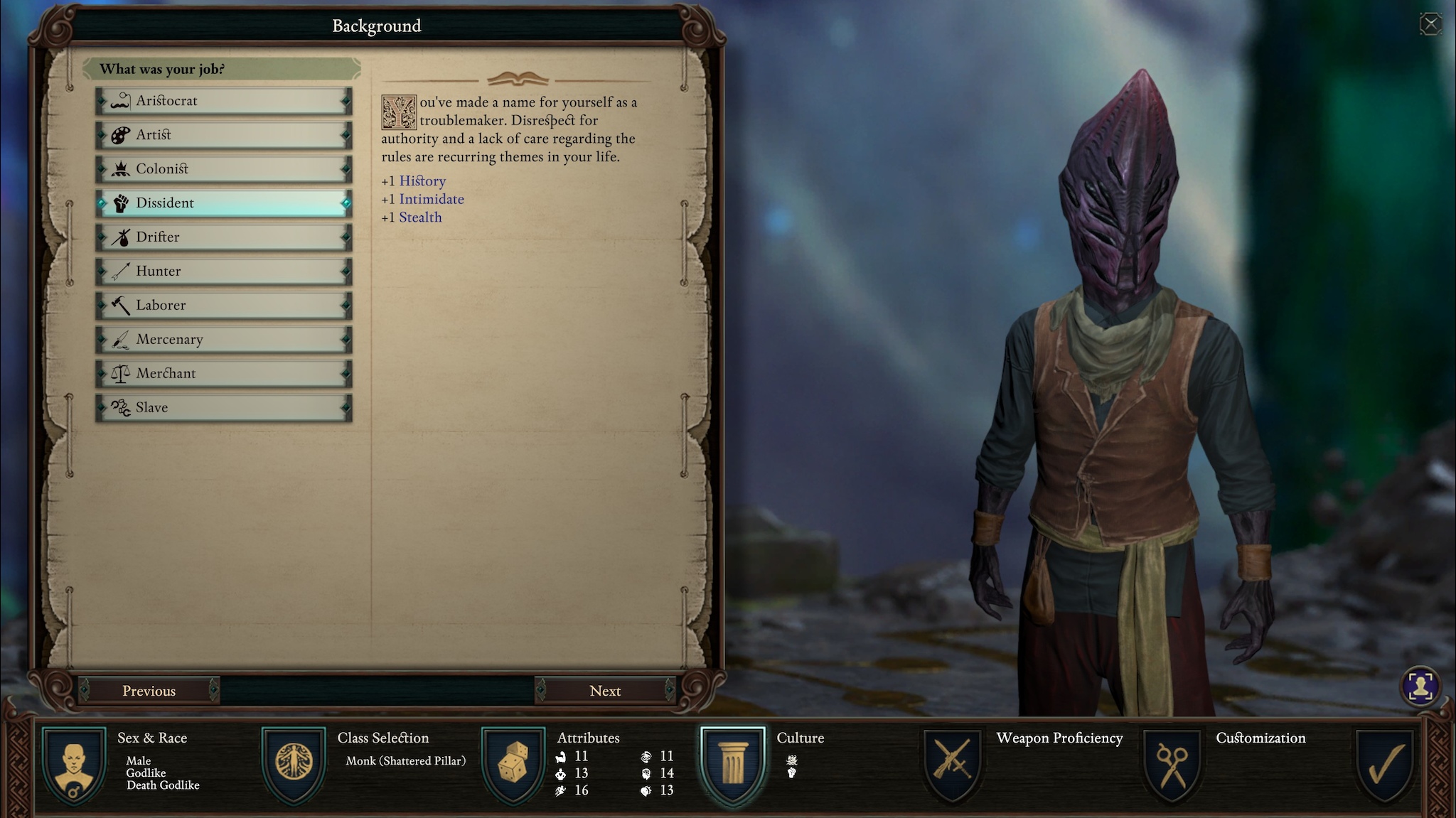Viewport: 1456px width, 818px height.
Task: Click the Laborer hammer icon
Action: pyautogui.click(x=122, y=305)
